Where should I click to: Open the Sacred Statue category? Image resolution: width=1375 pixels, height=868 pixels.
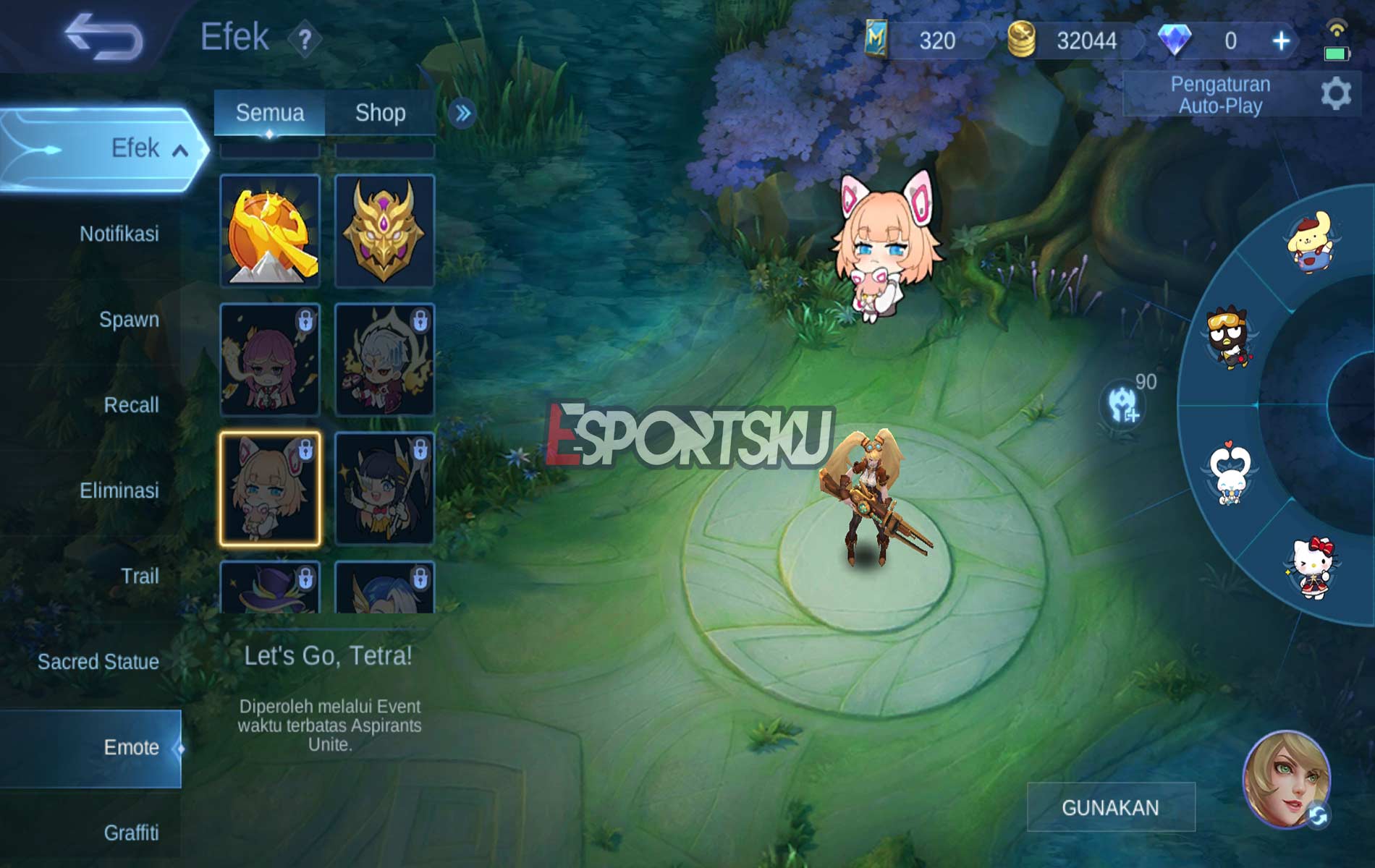tap(100, 662)
